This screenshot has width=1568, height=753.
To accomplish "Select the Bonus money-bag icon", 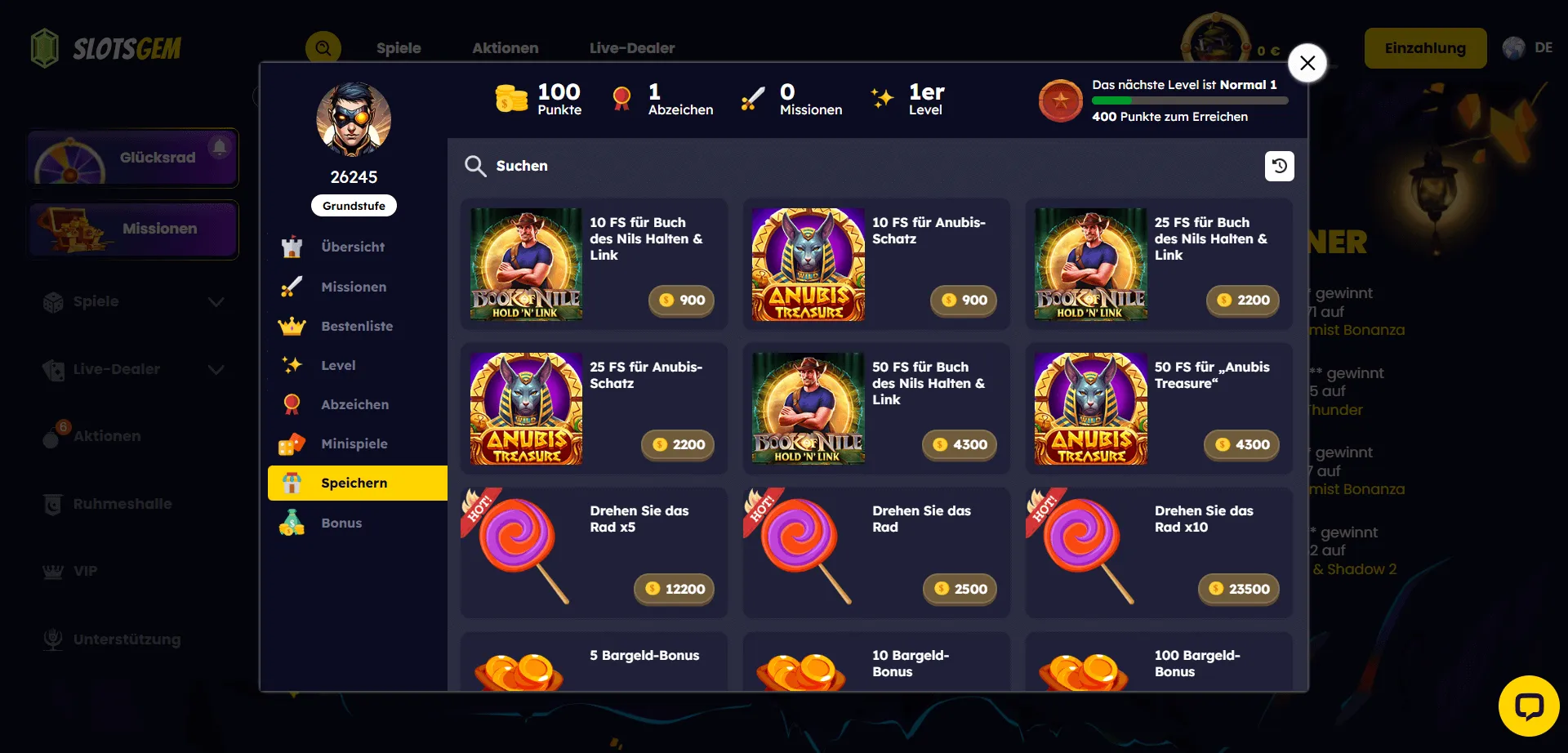I will (x=292, y=522).
